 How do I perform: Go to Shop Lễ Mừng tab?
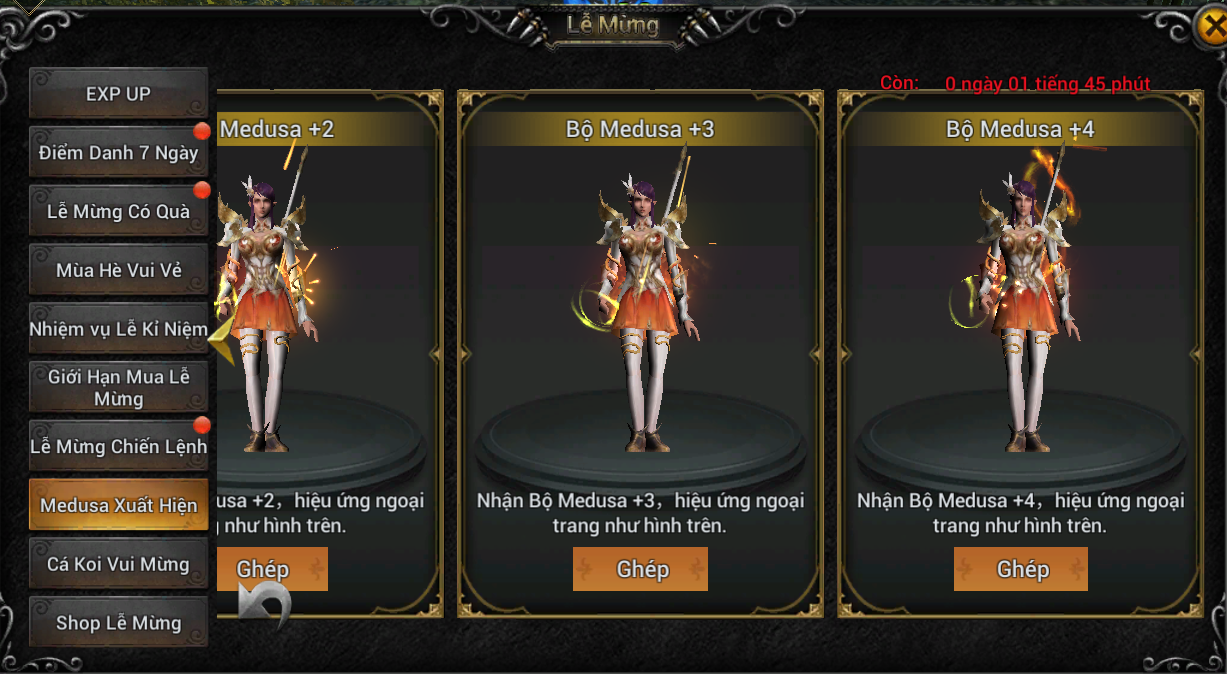pos(118,623)
